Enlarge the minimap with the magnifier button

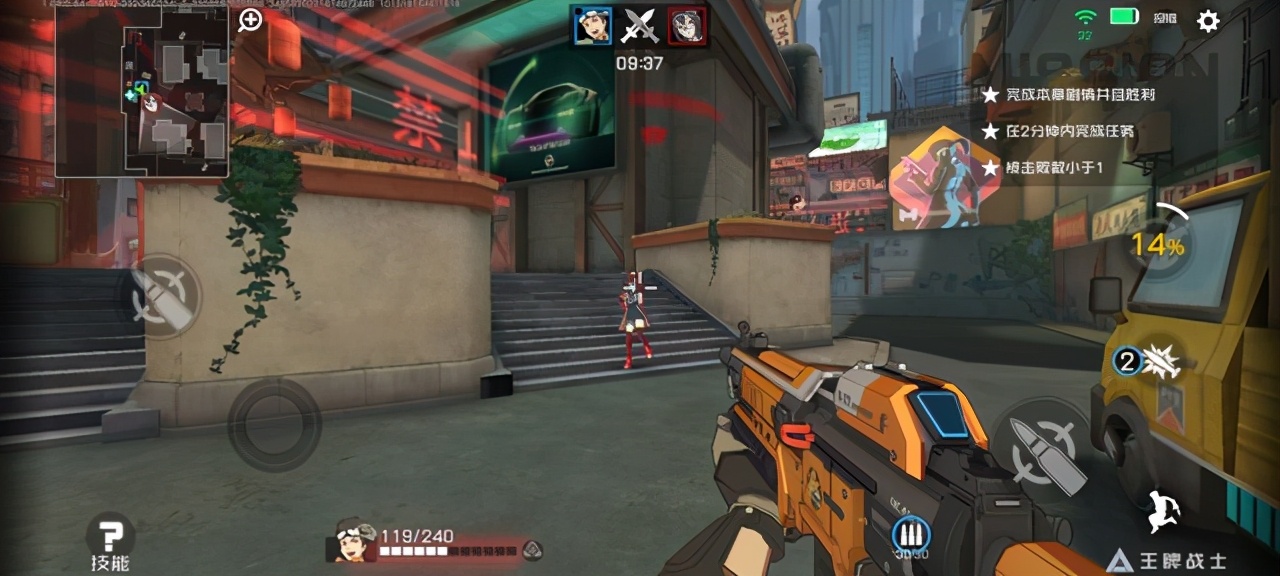point(250,20)
